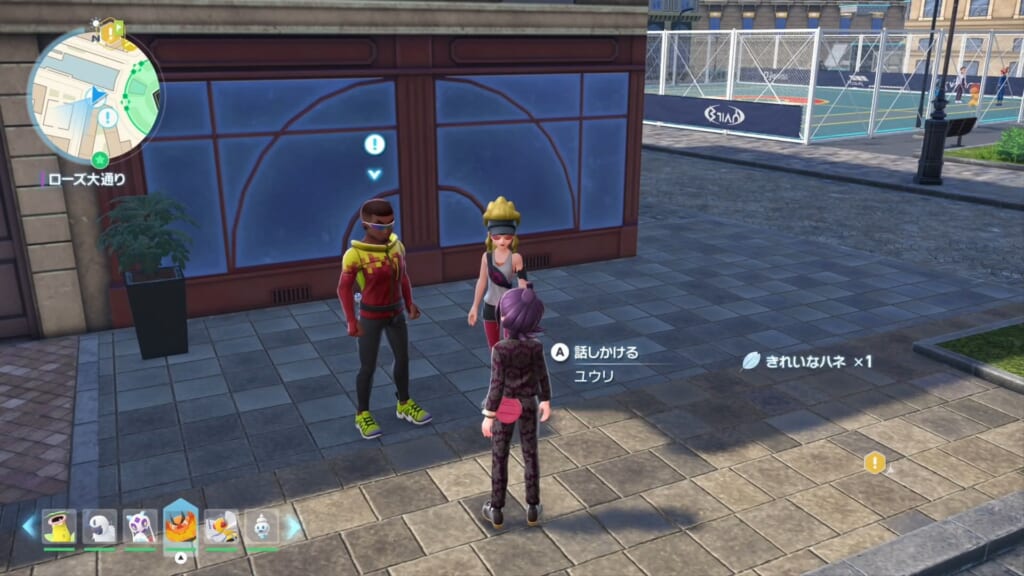Open the circular minimap

click(x=94, y=96)
